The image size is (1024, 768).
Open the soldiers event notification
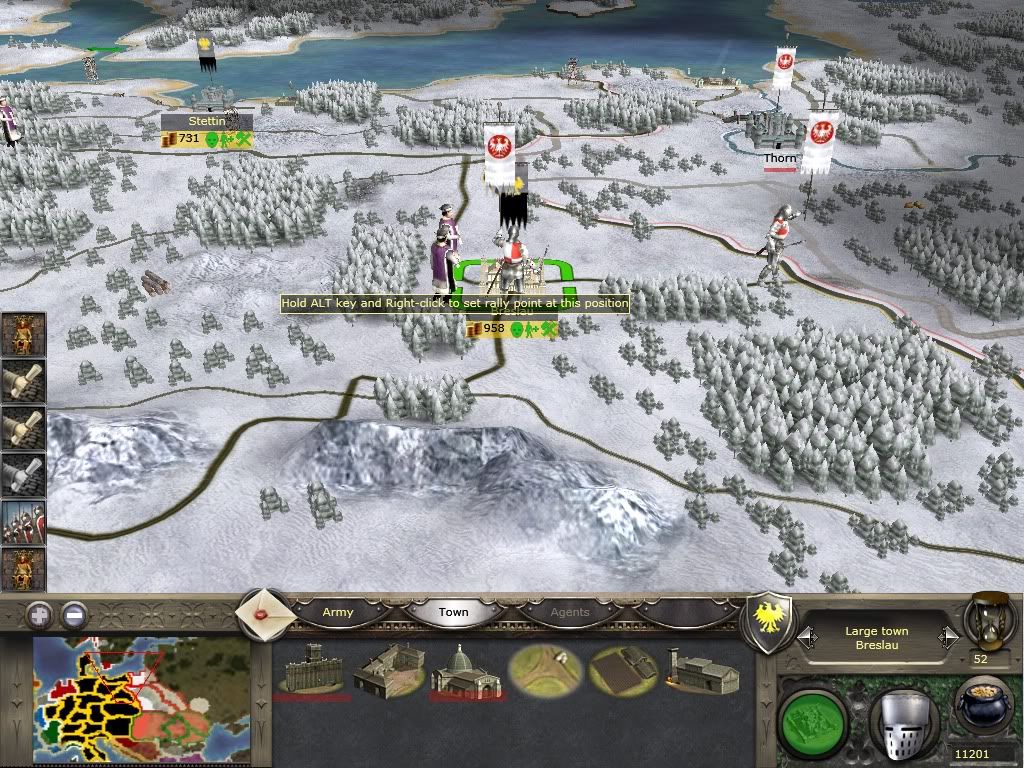(22, 523)
